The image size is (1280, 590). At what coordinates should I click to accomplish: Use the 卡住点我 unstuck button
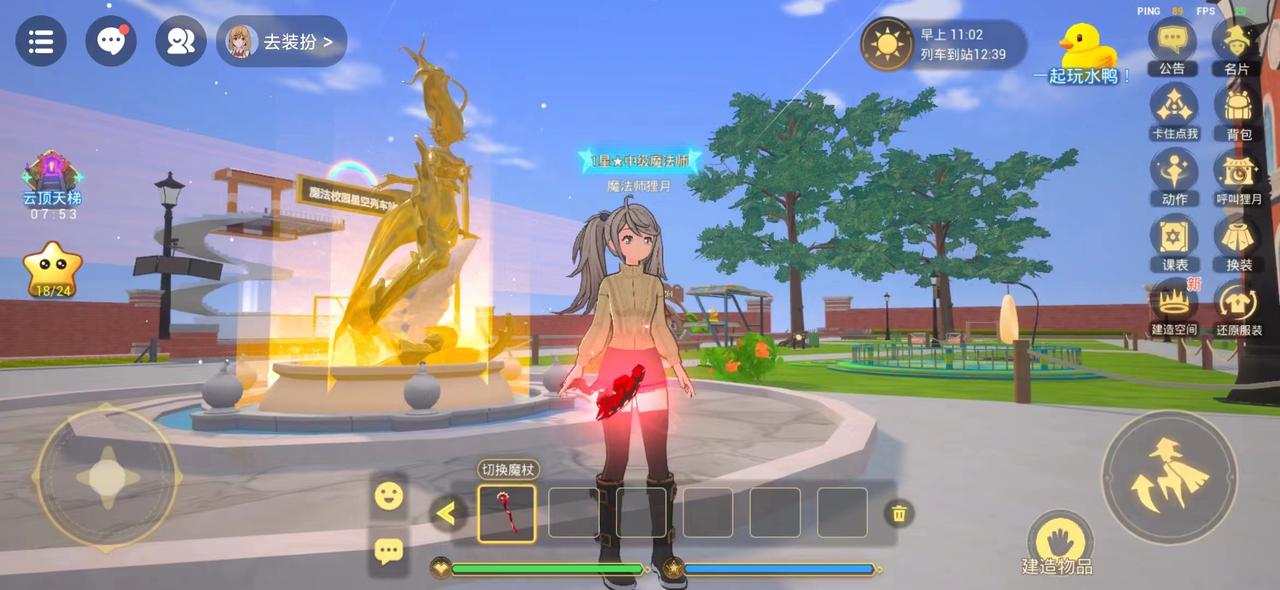1173,108
